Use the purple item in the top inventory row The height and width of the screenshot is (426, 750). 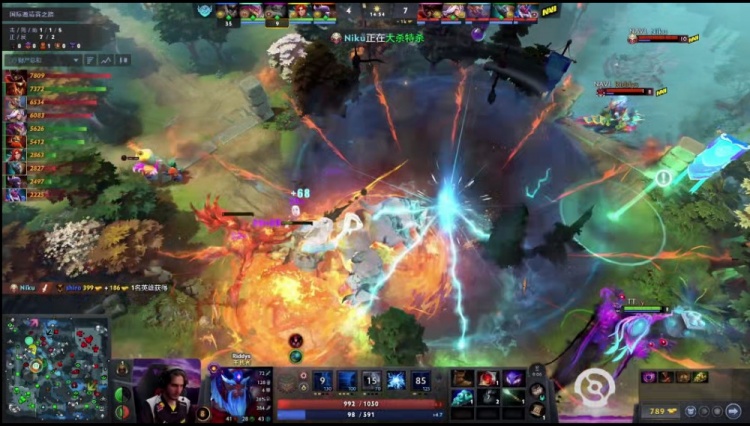coord(513,378)
